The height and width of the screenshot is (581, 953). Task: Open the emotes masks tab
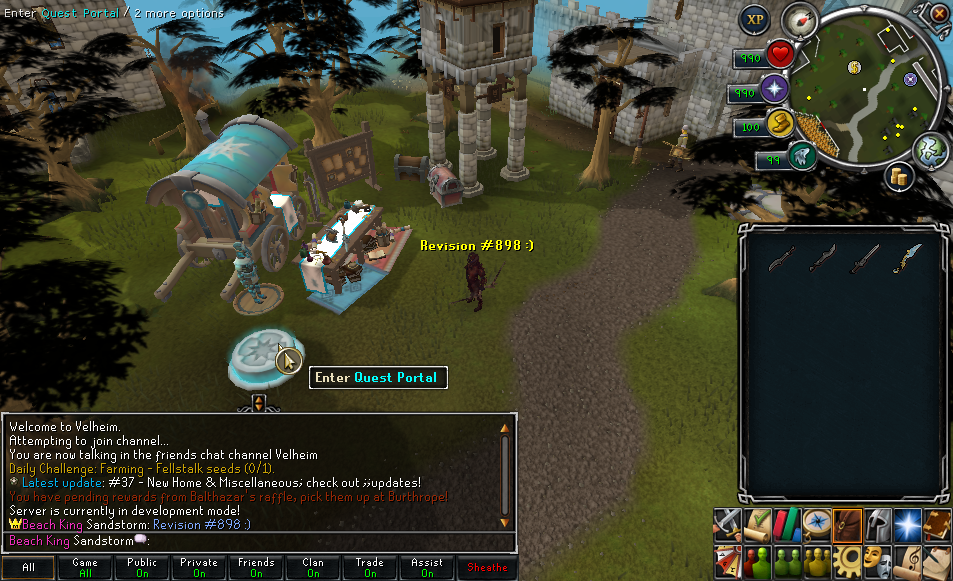pos(880,559)
